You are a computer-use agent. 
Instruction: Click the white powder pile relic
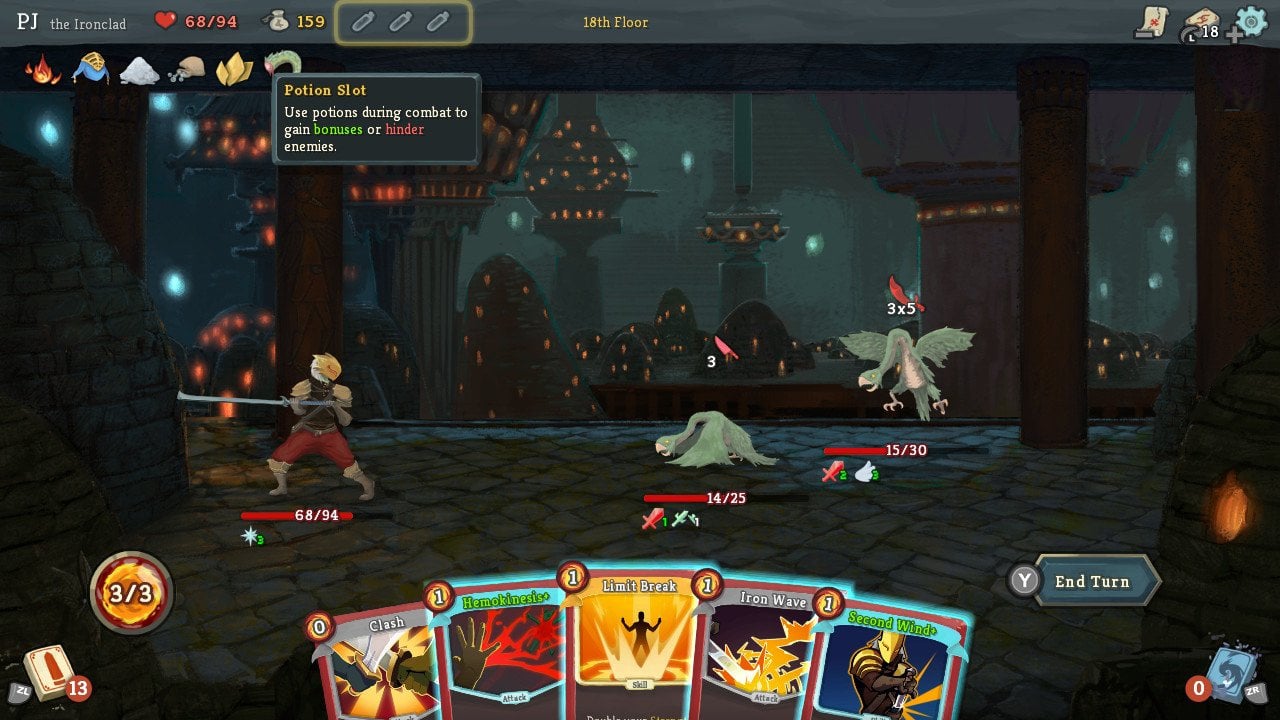point(138,70)
